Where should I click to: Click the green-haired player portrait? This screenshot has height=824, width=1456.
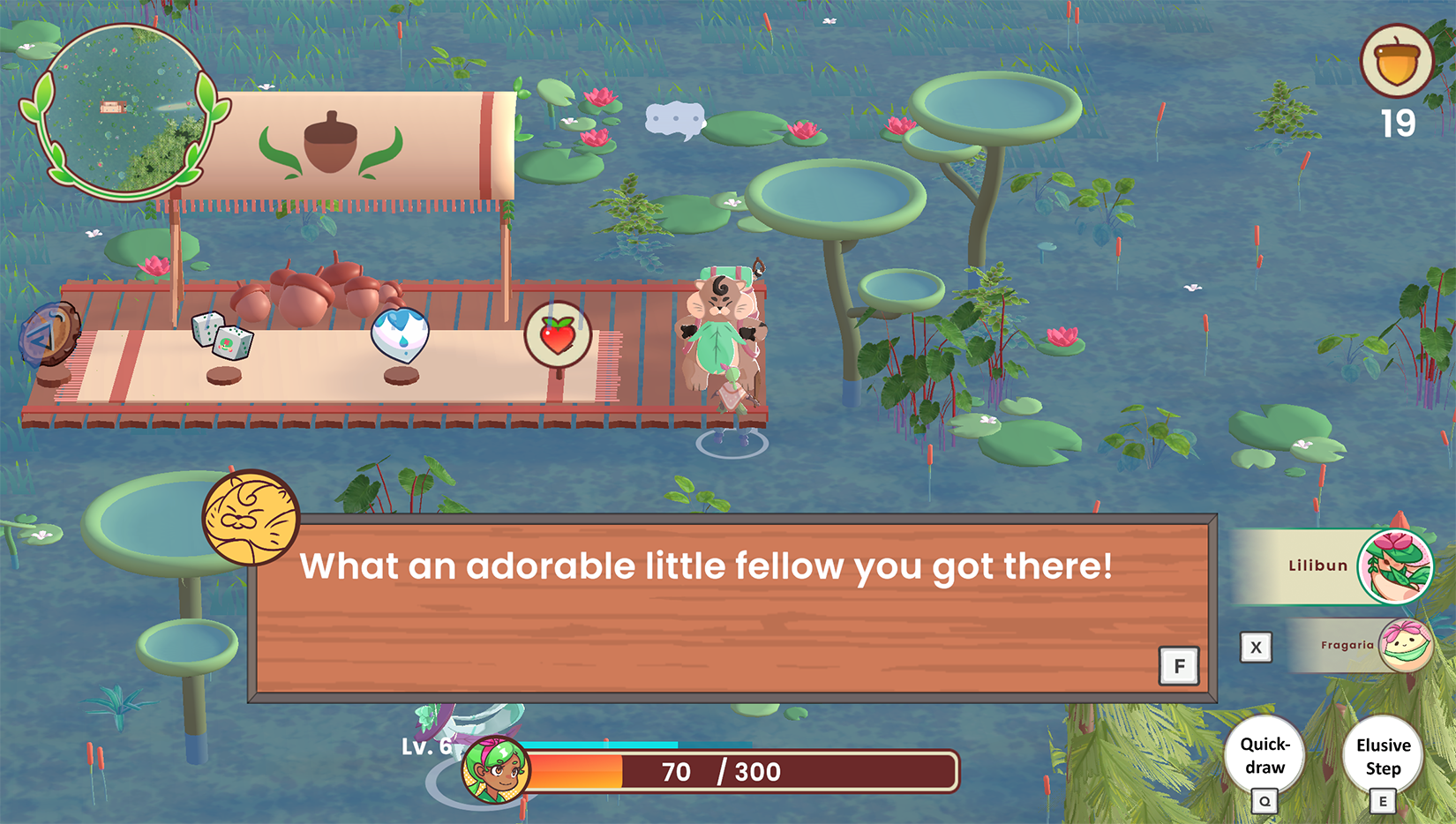click(496, 769)
